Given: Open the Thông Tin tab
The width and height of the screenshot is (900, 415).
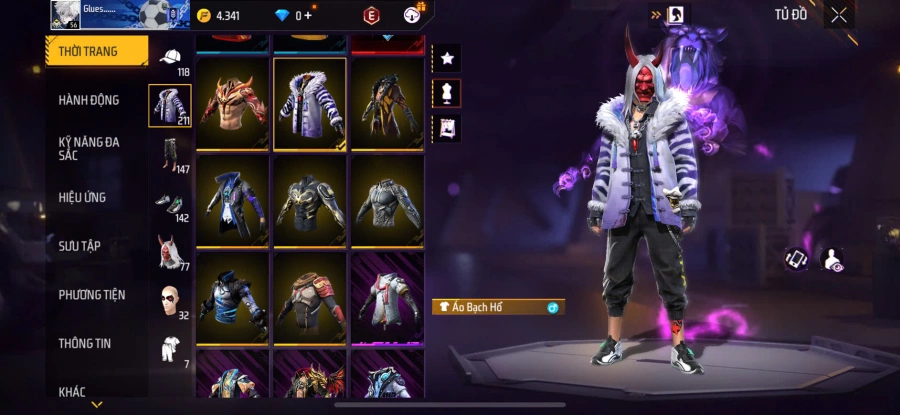Looking at the screenshot, I should (x=84, y=344).
